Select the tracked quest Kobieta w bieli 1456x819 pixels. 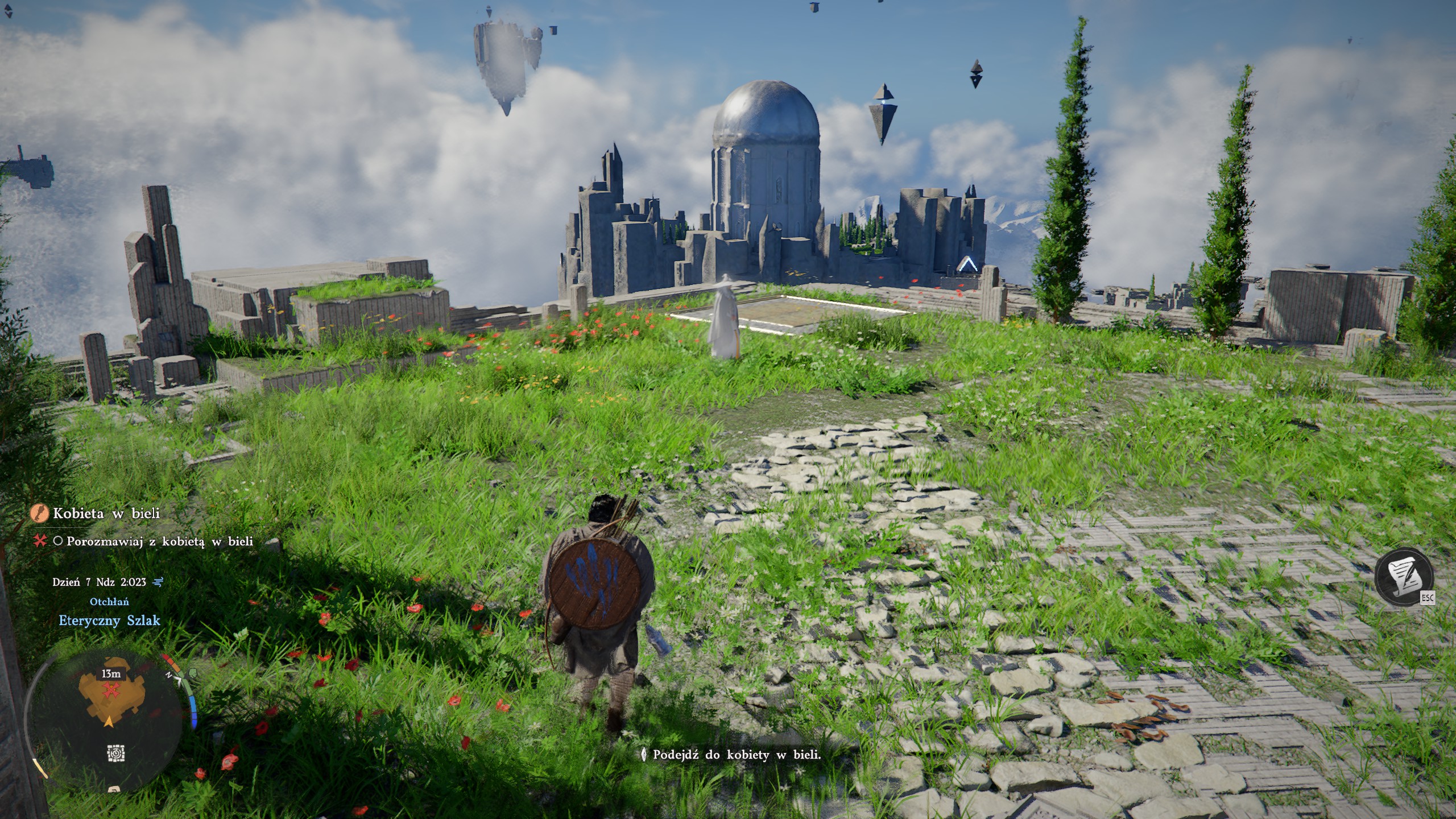point(106,513)
